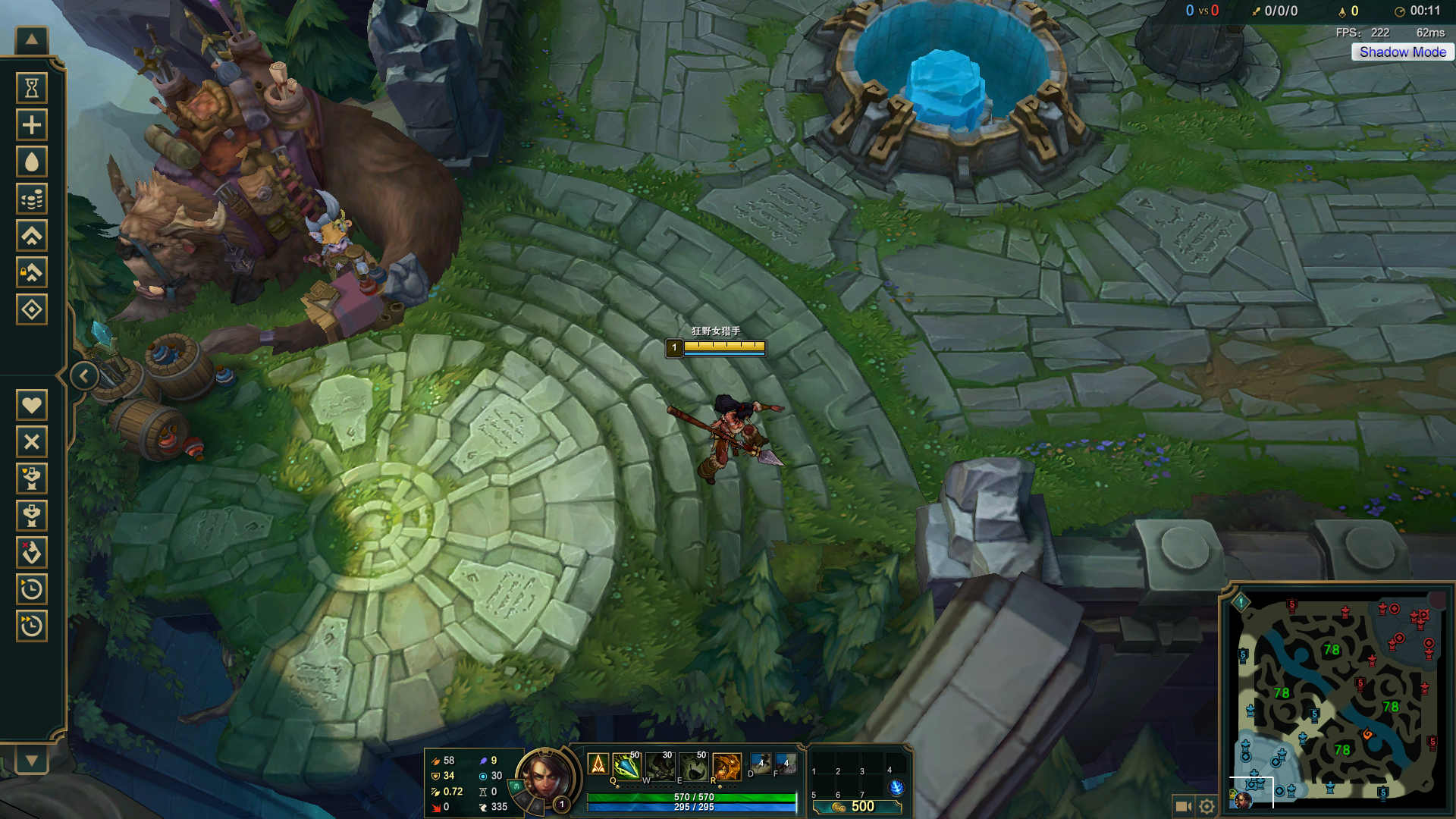This screenshot has height=819, width=1456.
Task: Click the hourglass cooldown toggle in practice panel
Action: pyautogui.click(x=32, y=88)
